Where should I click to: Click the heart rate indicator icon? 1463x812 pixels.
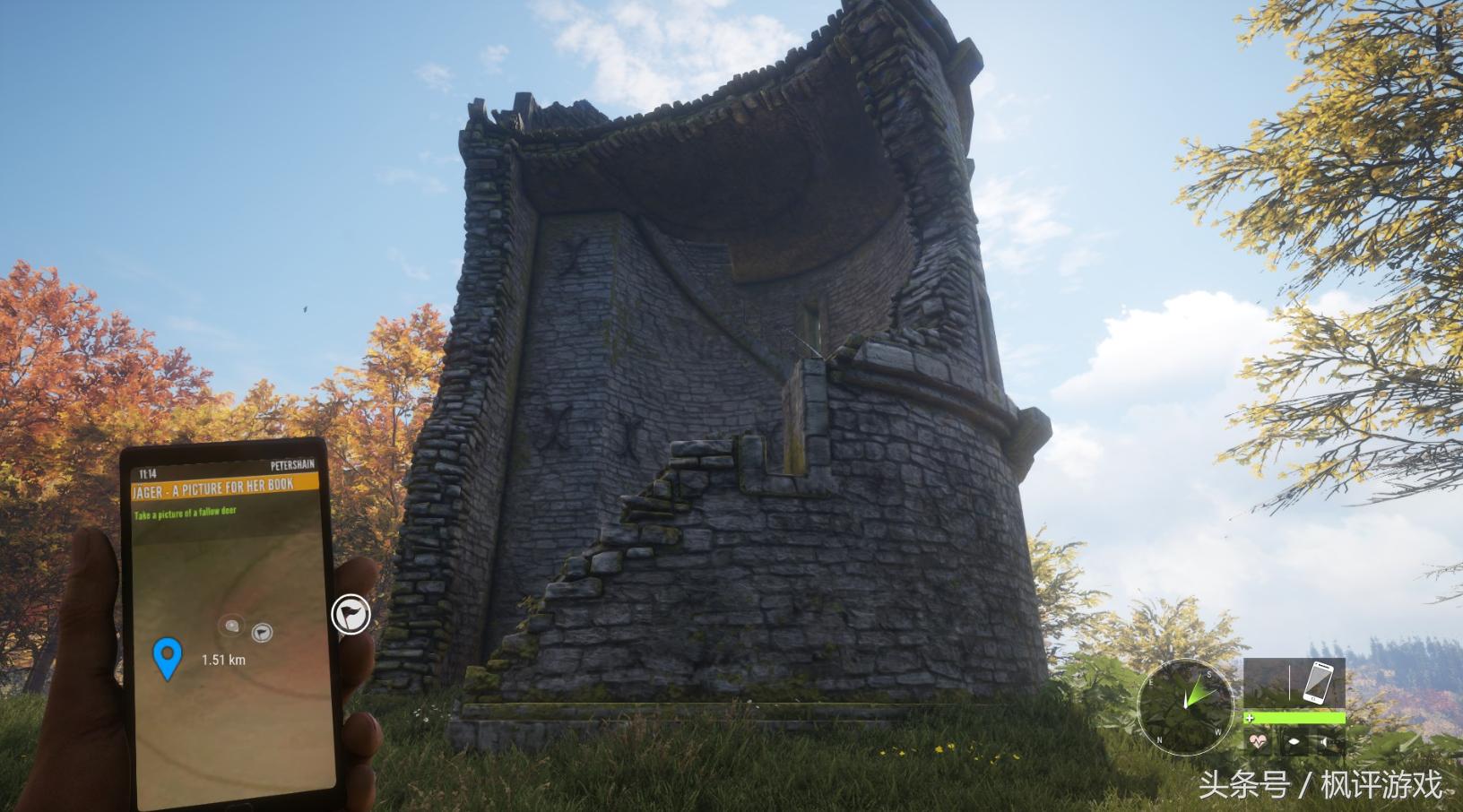(1260, 741)
